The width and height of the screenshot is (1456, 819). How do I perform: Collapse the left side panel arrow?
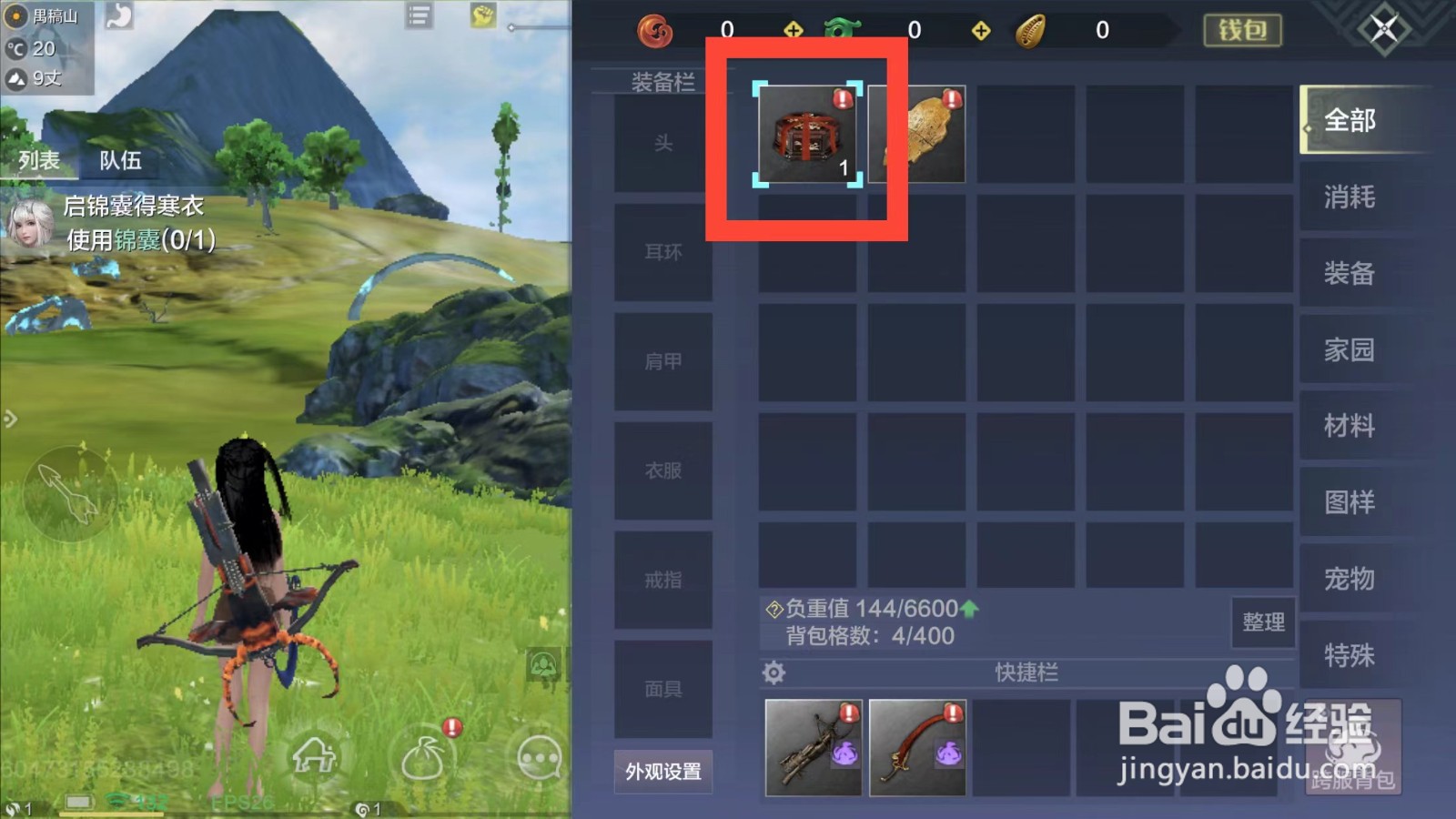[11, 419]
